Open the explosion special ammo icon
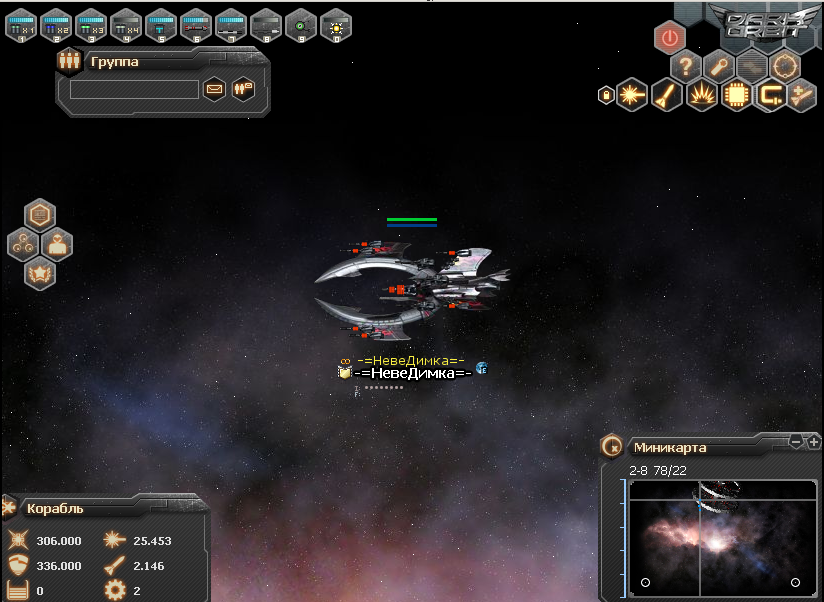Viewport: 824px width, 602px height. pyautogui.click(x=701, y=96)
